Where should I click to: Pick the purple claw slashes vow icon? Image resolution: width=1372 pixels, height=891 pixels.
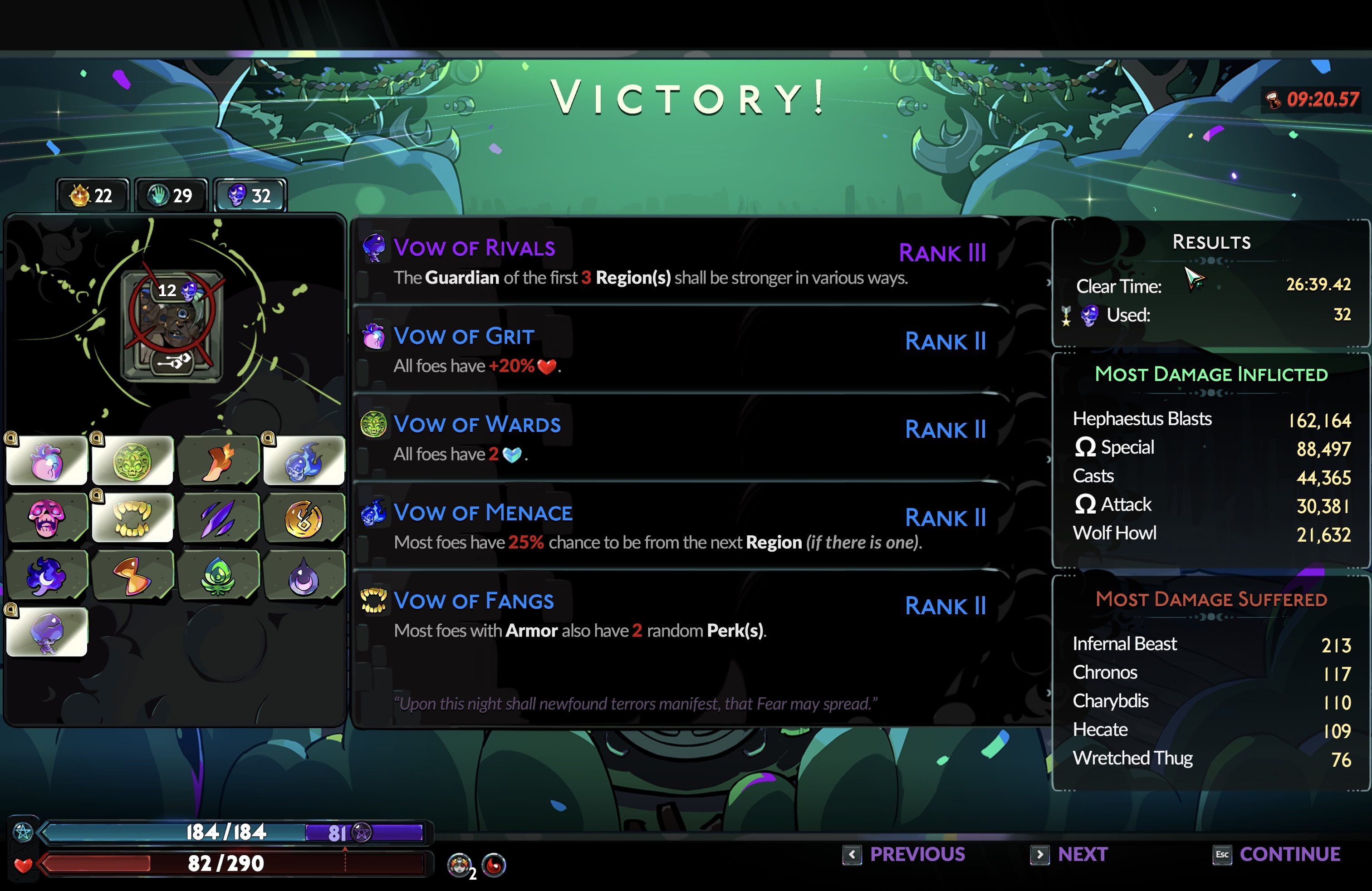(x=219, y=518)
